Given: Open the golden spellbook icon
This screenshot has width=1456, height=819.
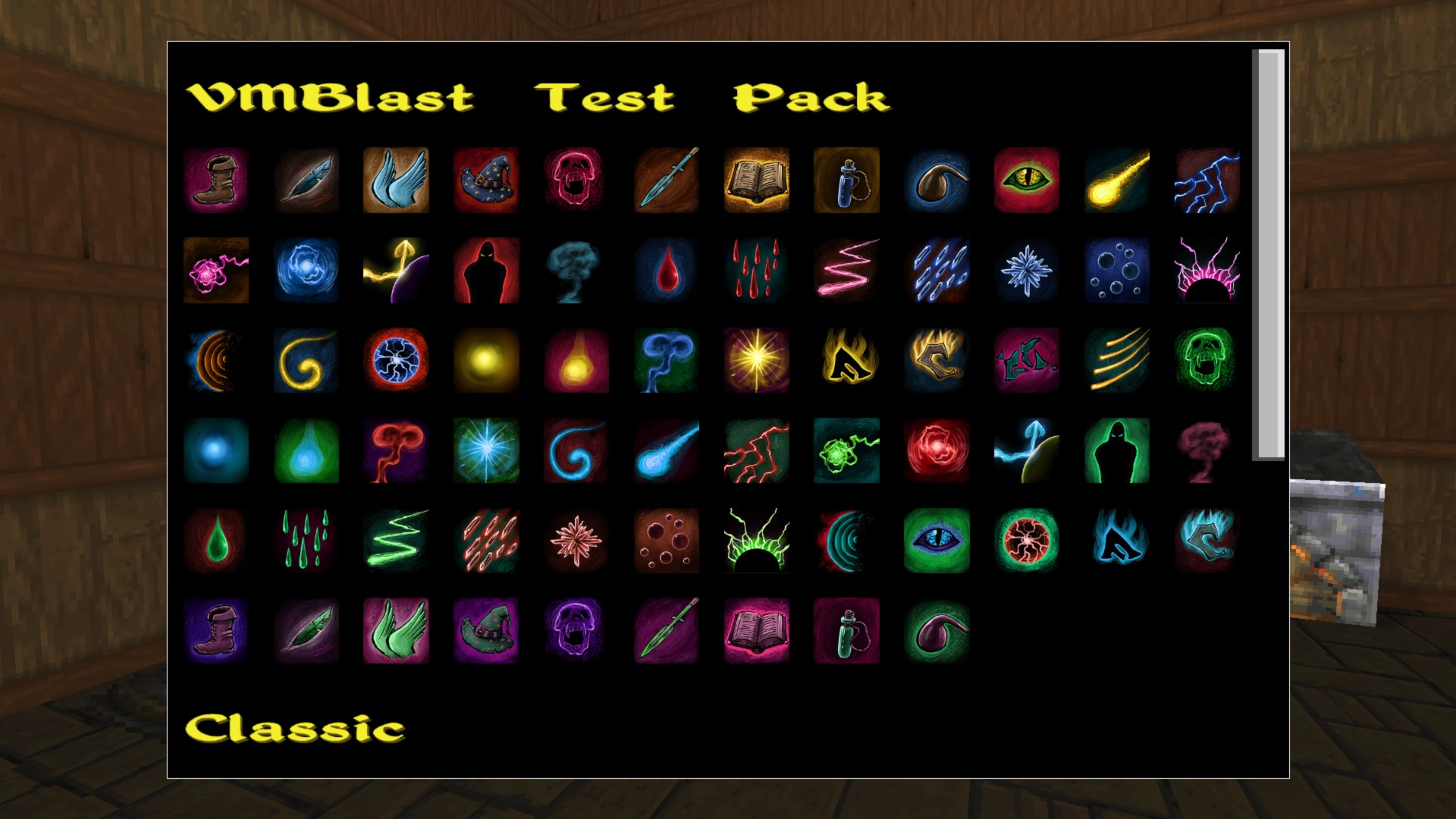Looking at the screenshot, I should pyautogui.click(x=756, y=181).
